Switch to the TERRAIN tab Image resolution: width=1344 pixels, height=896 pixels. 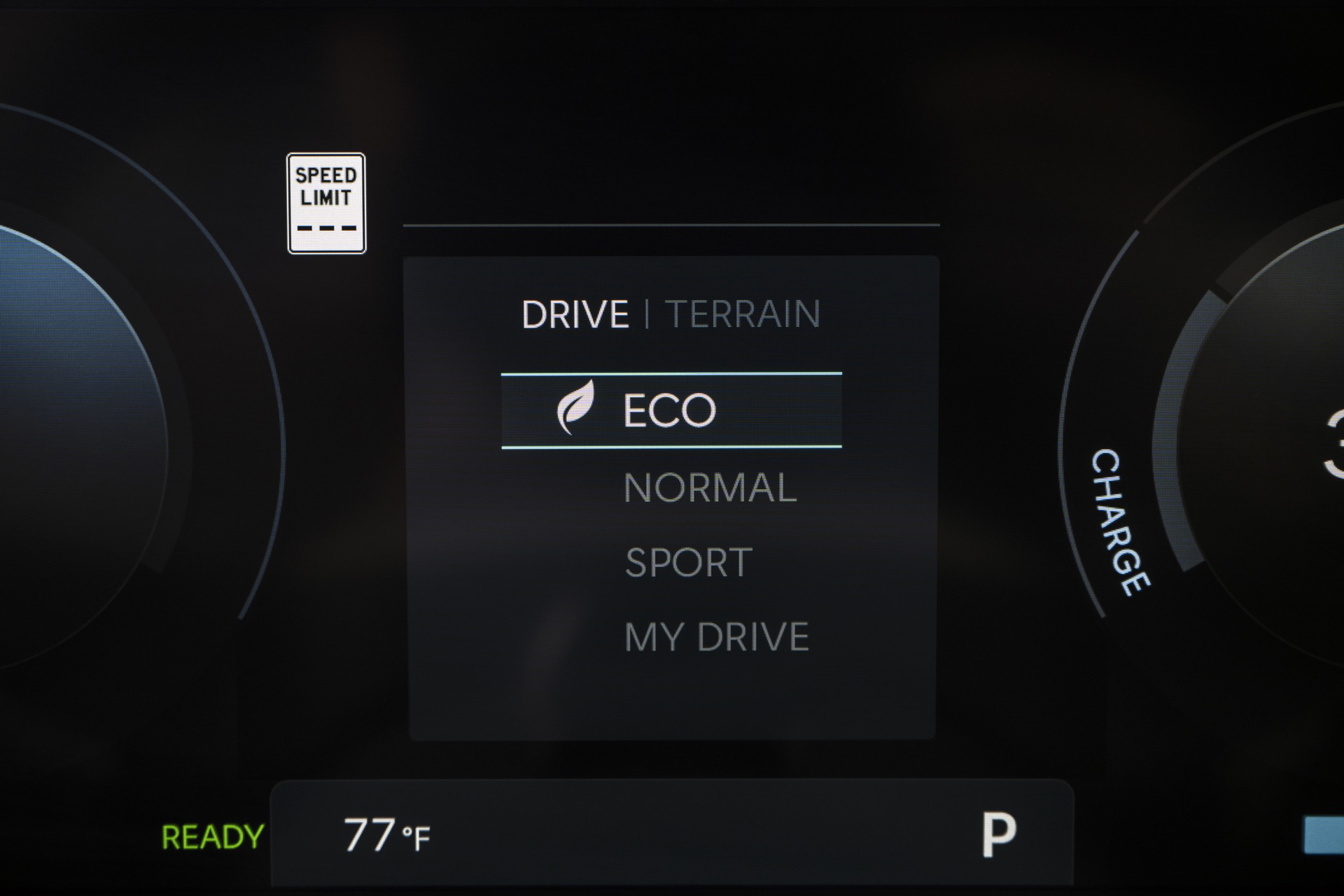pyautogui.click(x=744, y=314)
